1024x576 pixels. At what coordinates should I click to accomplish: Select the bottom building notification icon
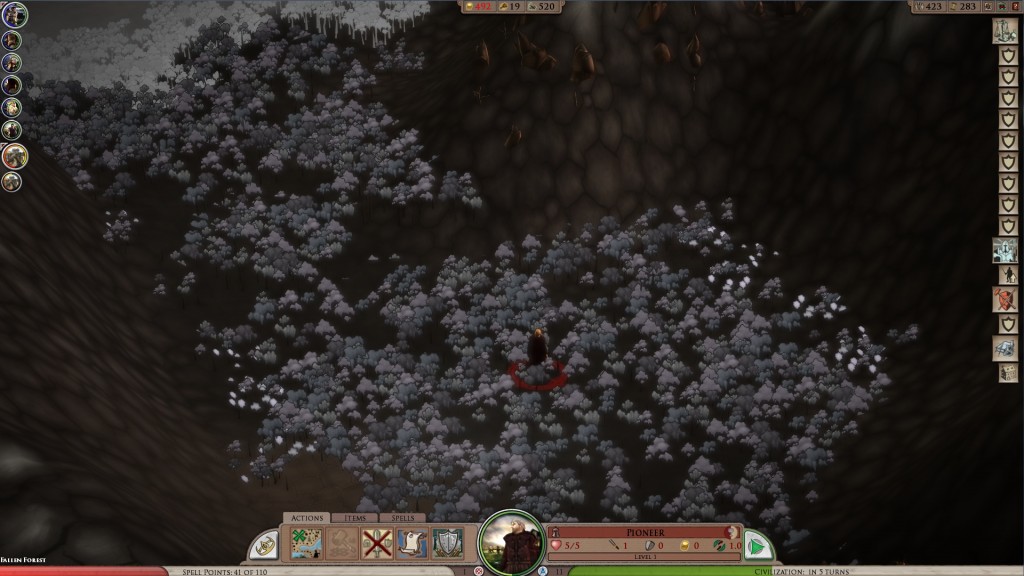(x=1007, y=372)
